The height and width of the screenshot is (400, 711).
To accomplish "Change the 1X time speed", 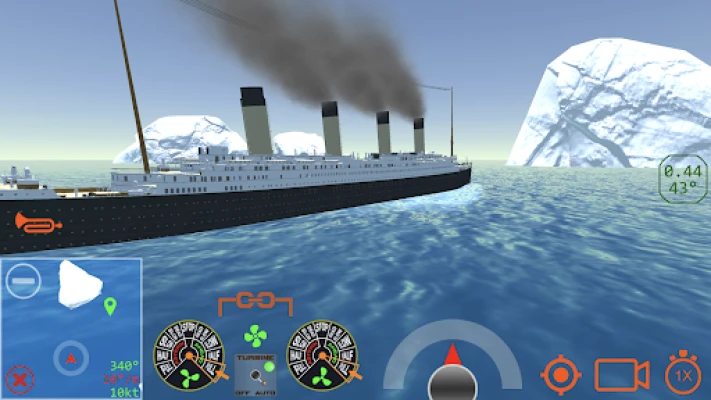I will (683, 374).
